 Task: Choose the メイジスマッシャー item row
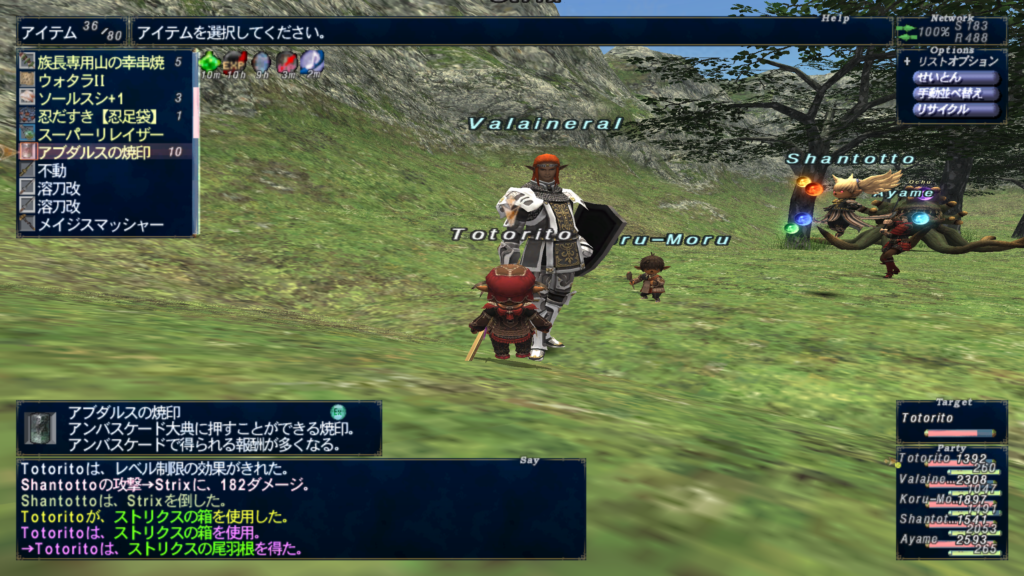point(100,224)
